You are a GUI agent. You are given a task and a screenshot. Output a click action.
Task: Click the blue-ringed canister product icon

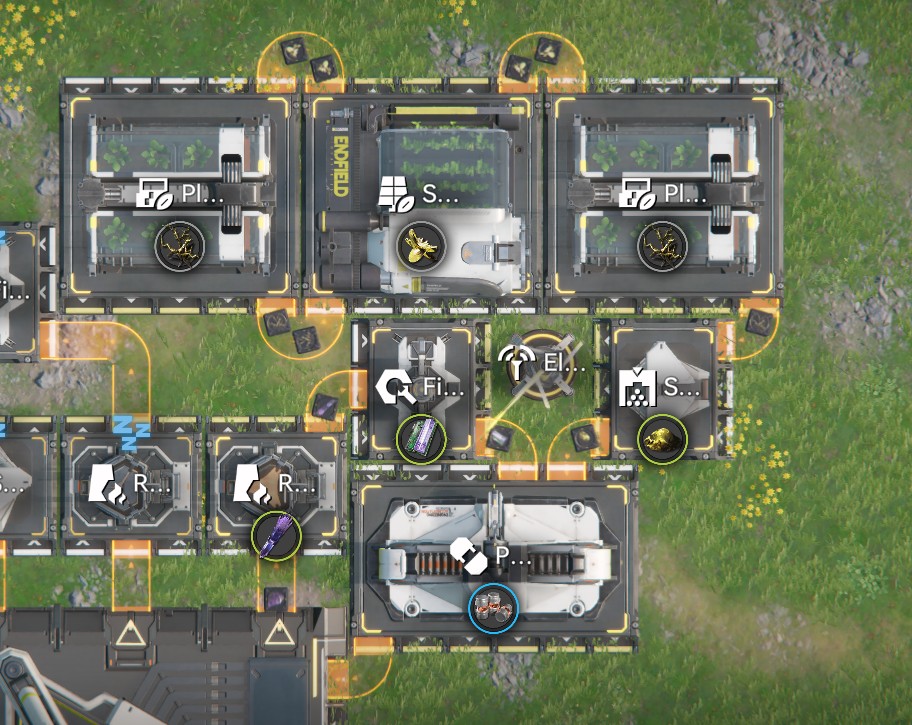(x=493, y=608)
